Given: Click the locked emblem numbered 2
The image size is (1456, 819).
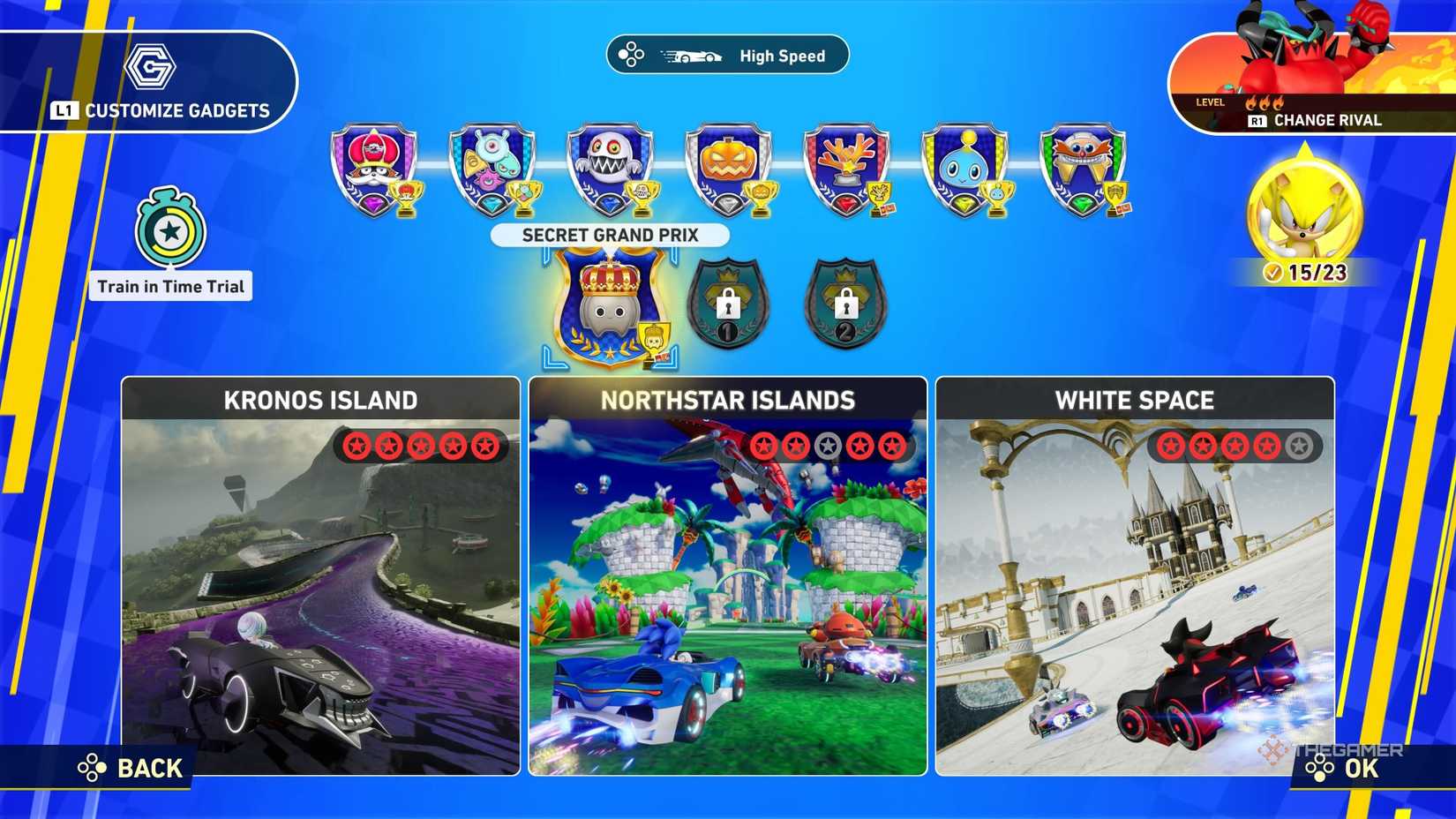Looking at the screenshot, I should 845,303.
